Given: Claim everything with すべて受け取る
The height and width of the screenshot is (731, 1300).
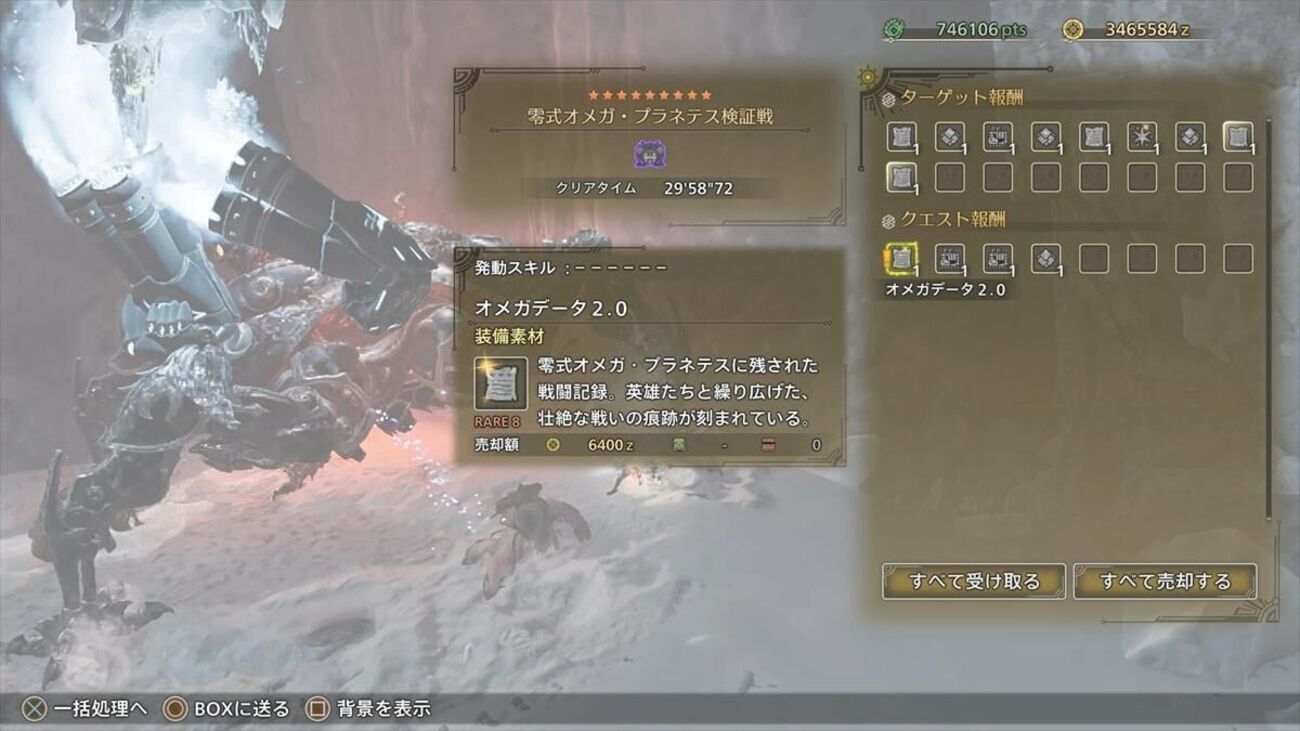Looking at the screenshot, I should 973,581.
